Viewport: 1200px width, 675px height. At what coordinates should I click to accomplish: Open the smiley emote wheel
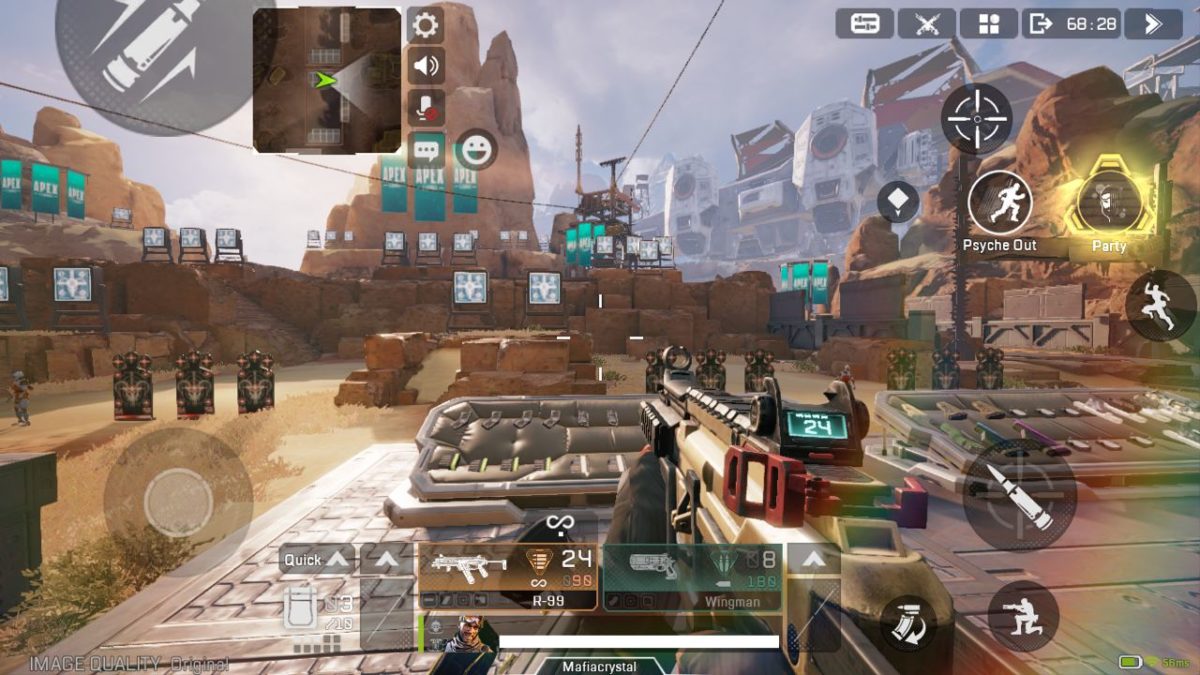coord(476,150)
